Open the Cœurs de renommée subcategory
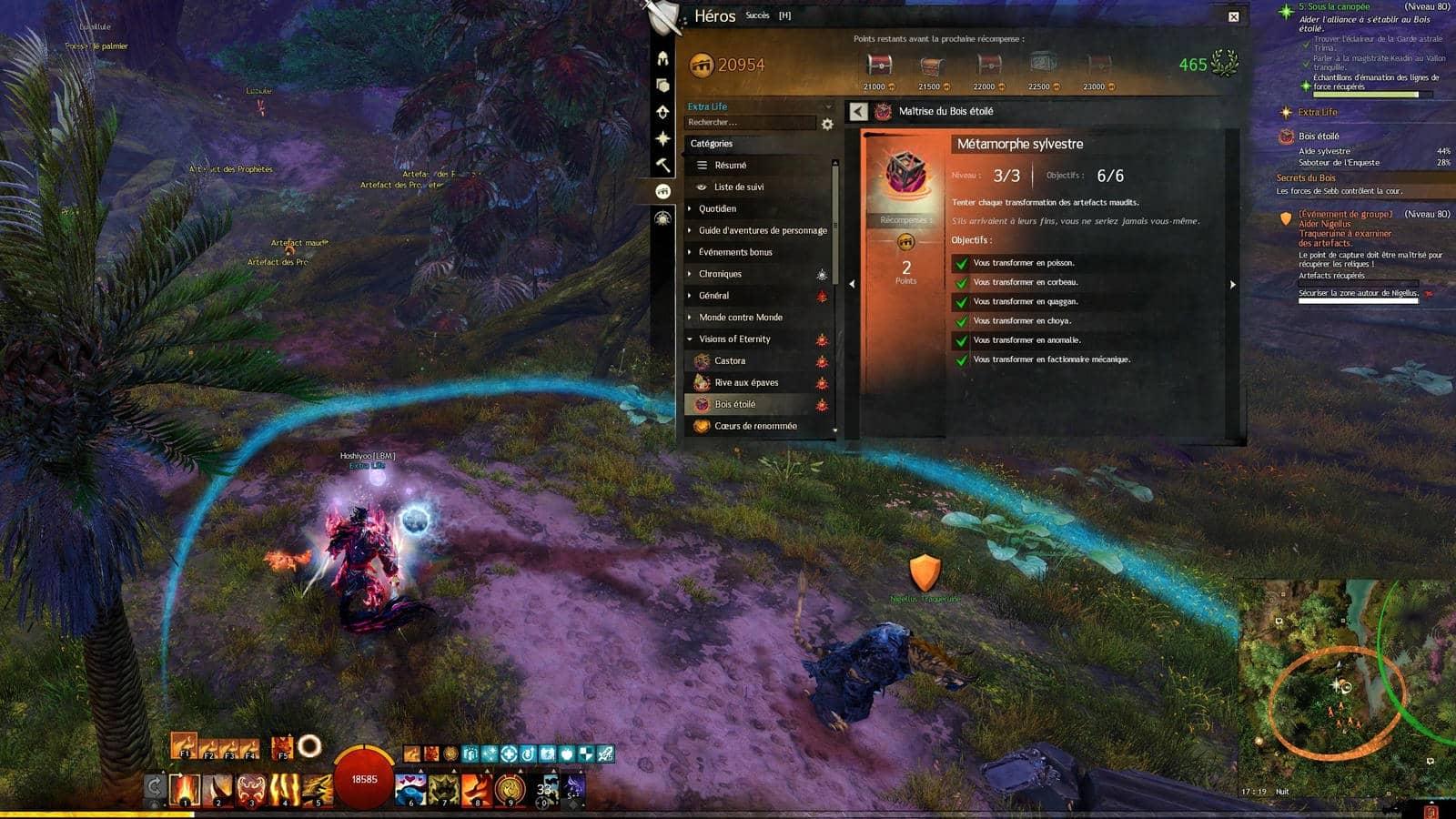 754,426
